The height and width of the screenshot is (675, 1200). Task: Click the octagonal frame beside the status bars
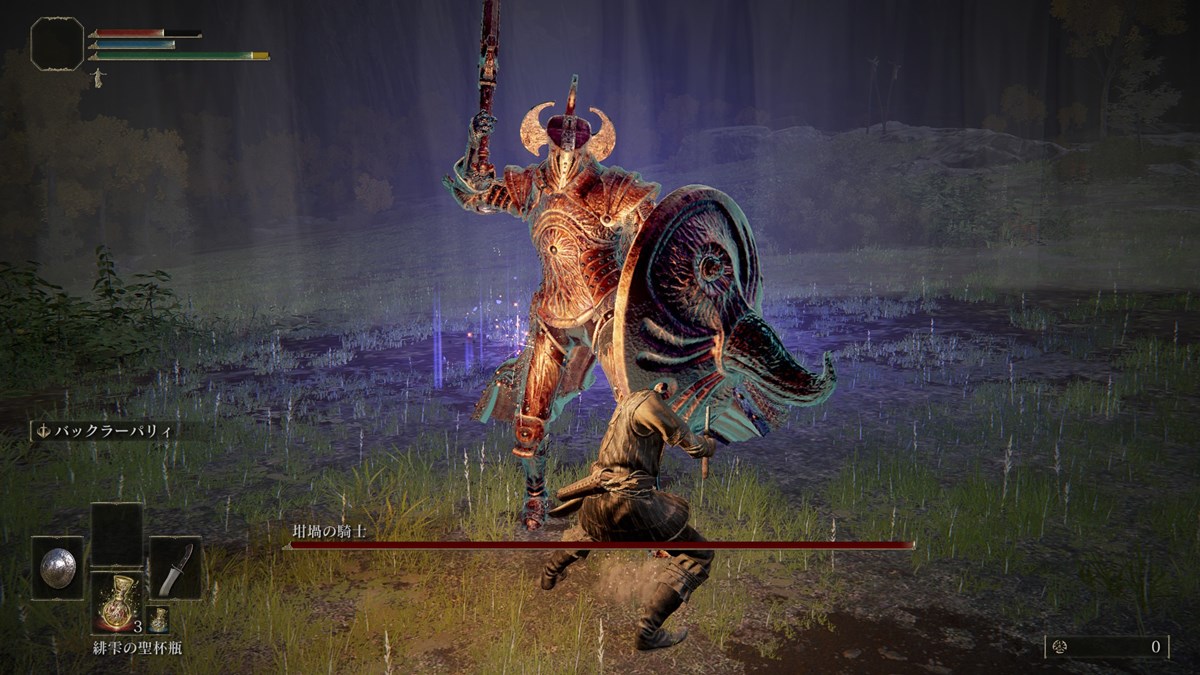point(57,43)
